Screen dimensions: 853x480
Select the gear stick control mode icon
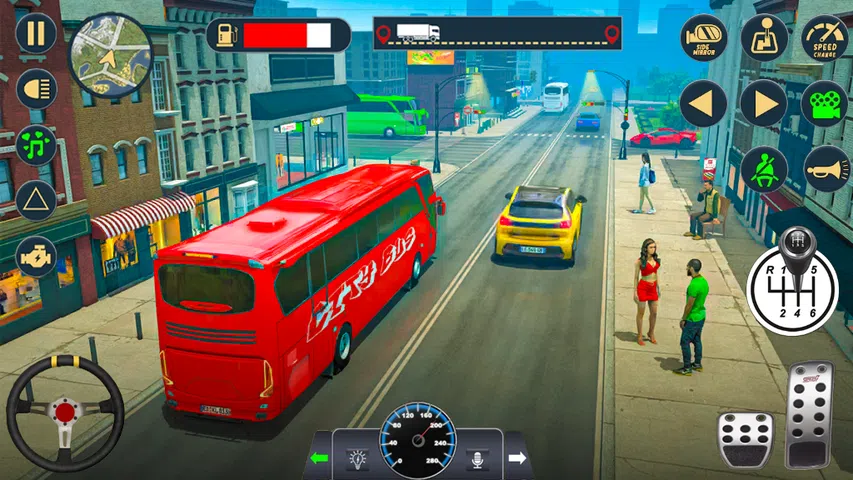[764, 37]
